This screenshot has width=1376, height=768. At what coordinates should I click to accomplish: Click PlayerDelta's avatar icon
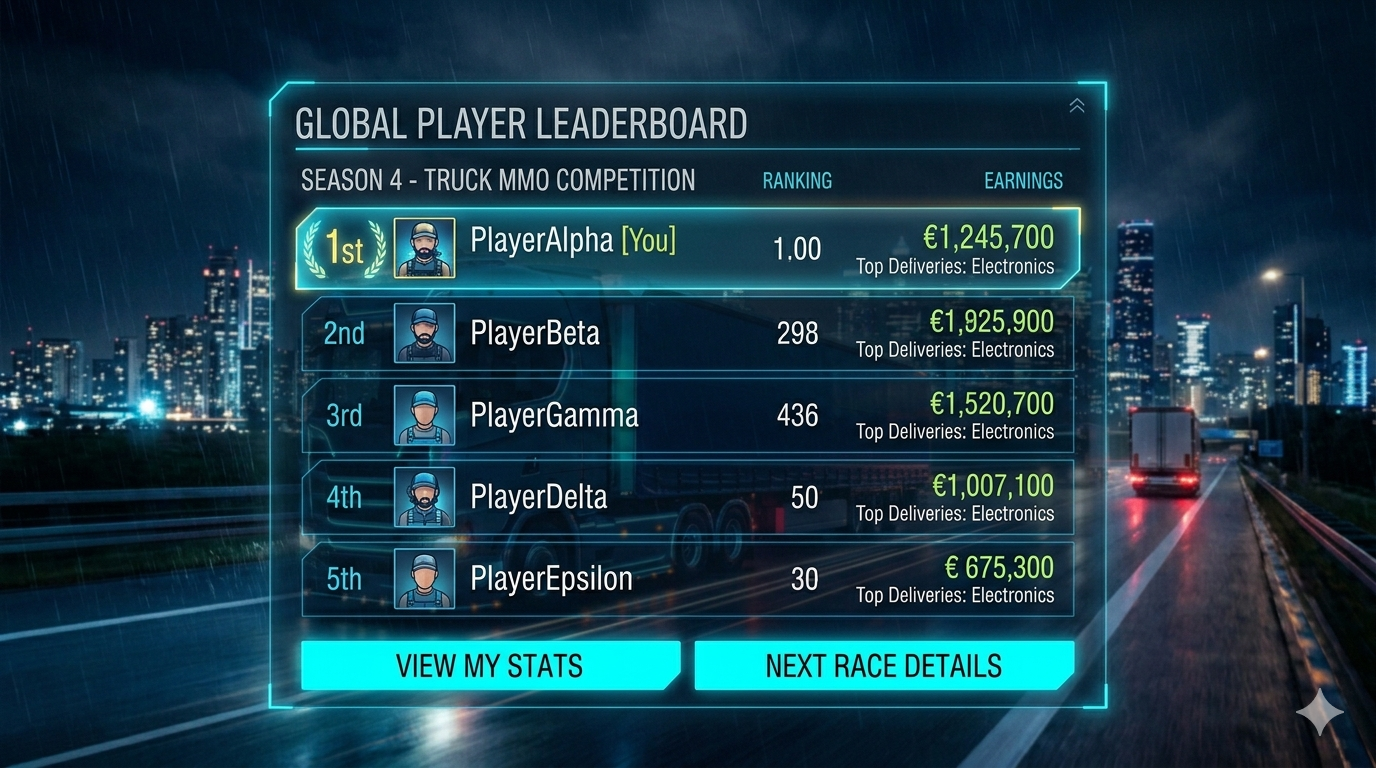pos(424,497)
